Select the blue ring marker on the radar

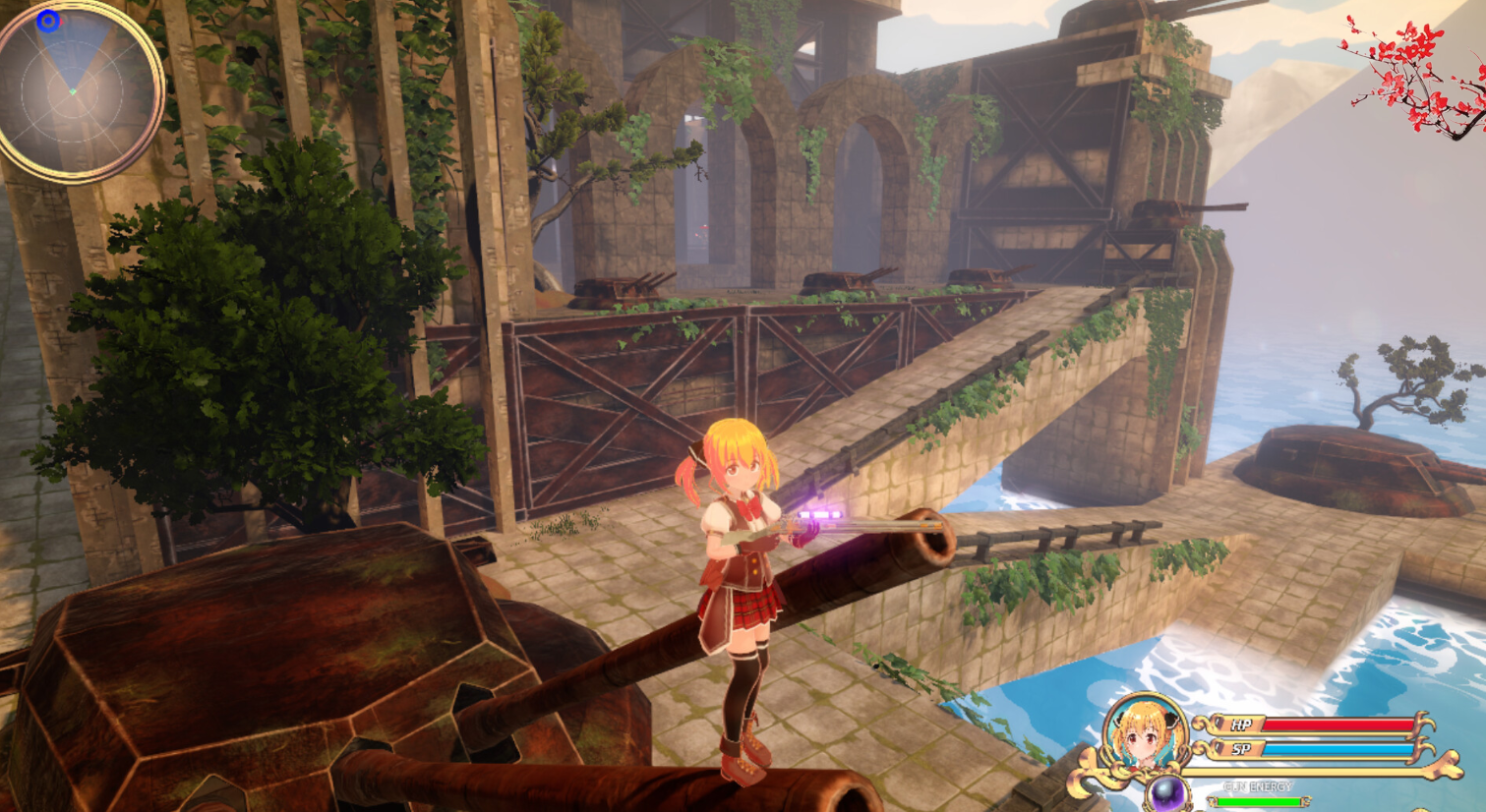point(48,20)
